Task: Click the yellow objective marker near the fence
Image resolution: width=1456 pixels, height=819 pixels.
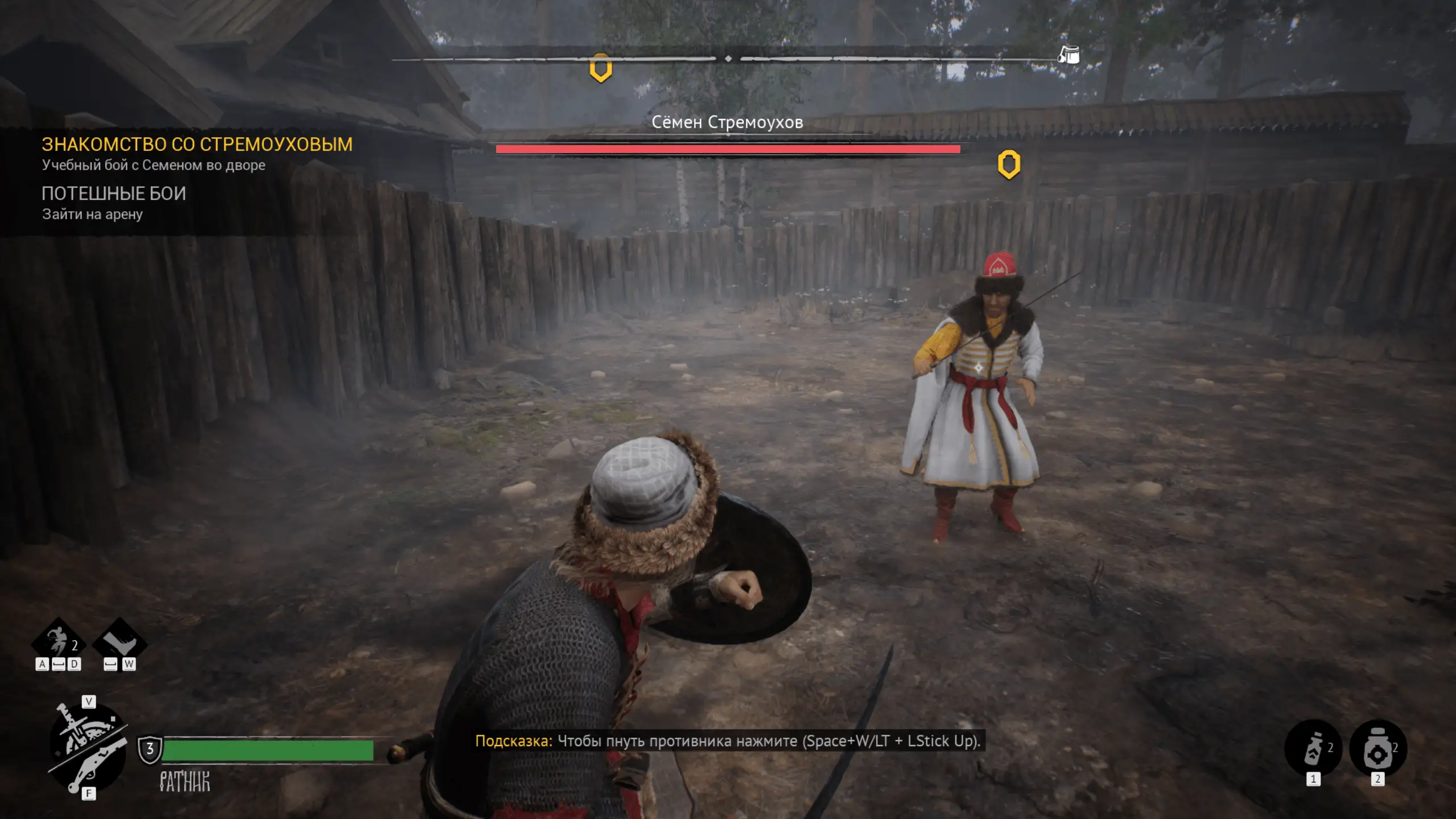Action: 1008,164
